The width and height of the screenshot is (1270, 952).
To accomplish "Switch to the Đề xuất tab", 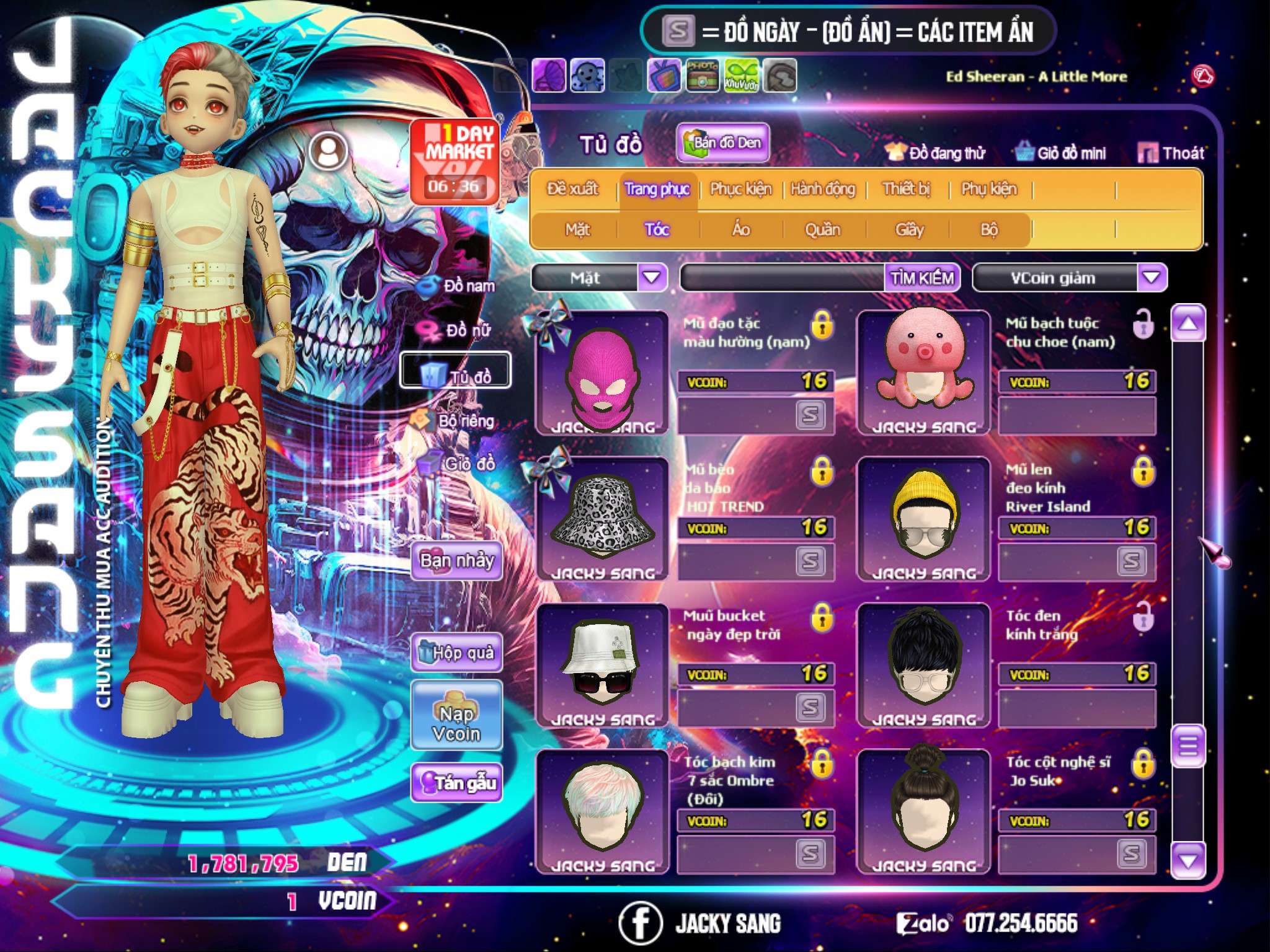I will point(572,189).
